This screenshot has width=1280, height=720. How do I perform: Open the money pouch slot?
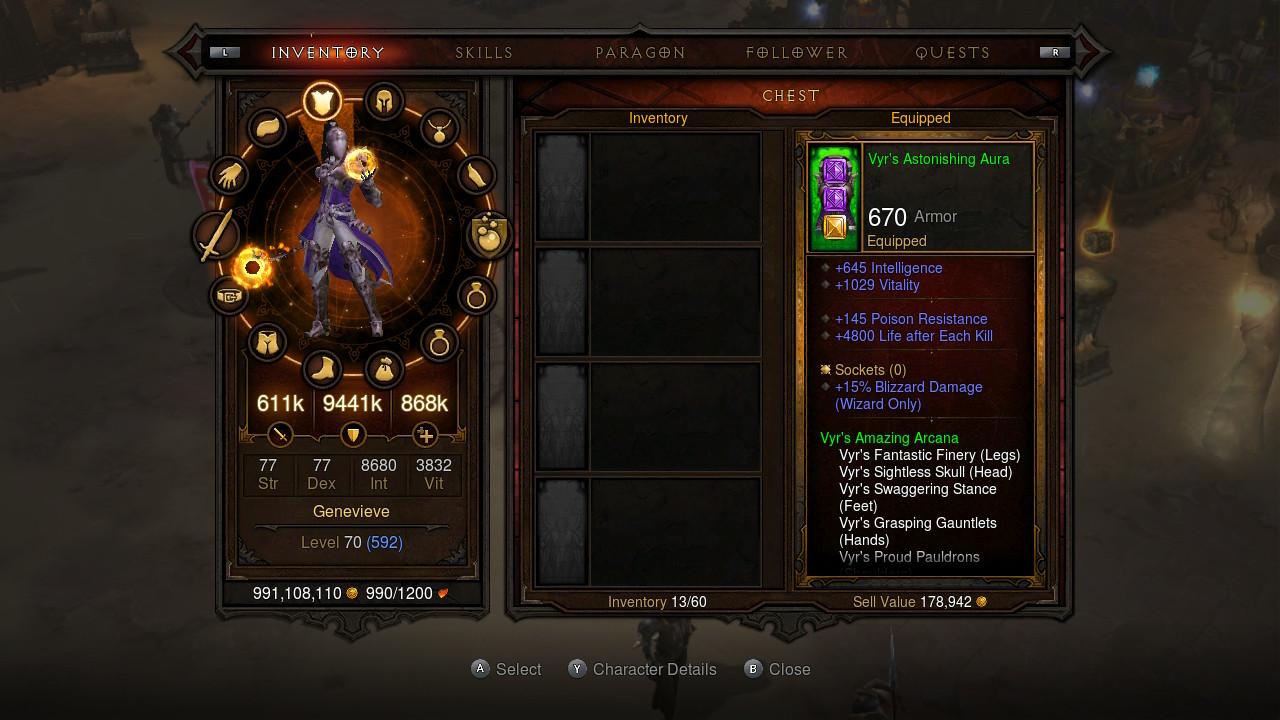click(384, 370)
